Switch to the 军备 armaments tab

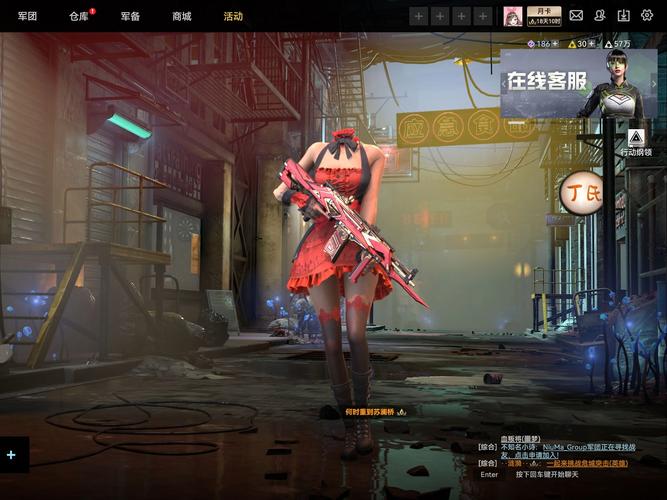click(x=130, y=16)
